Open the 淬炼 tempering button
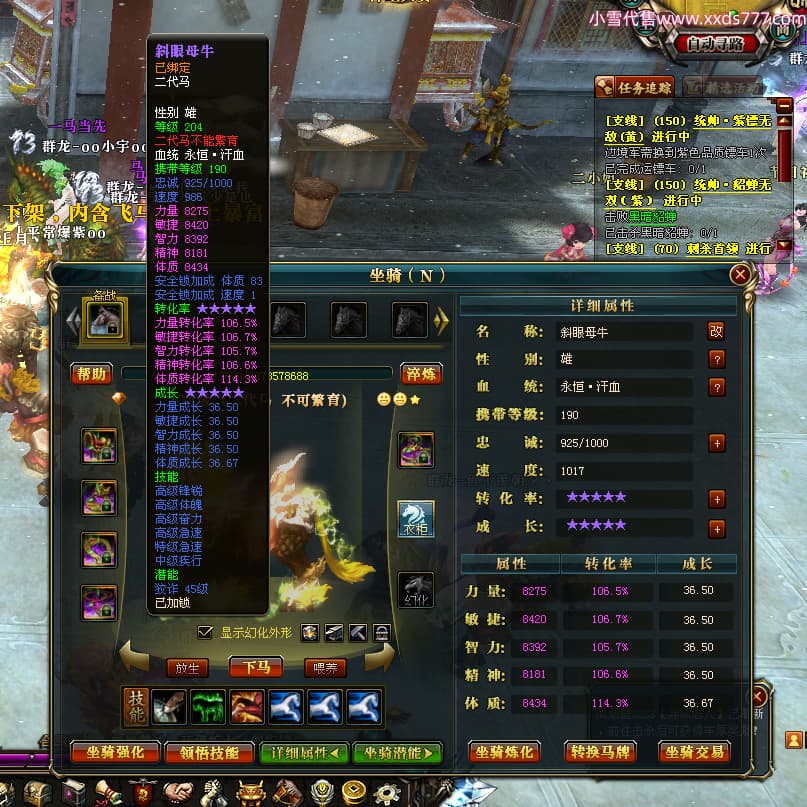The width and height of the screenshot is (807, 807). coord(421,374)
